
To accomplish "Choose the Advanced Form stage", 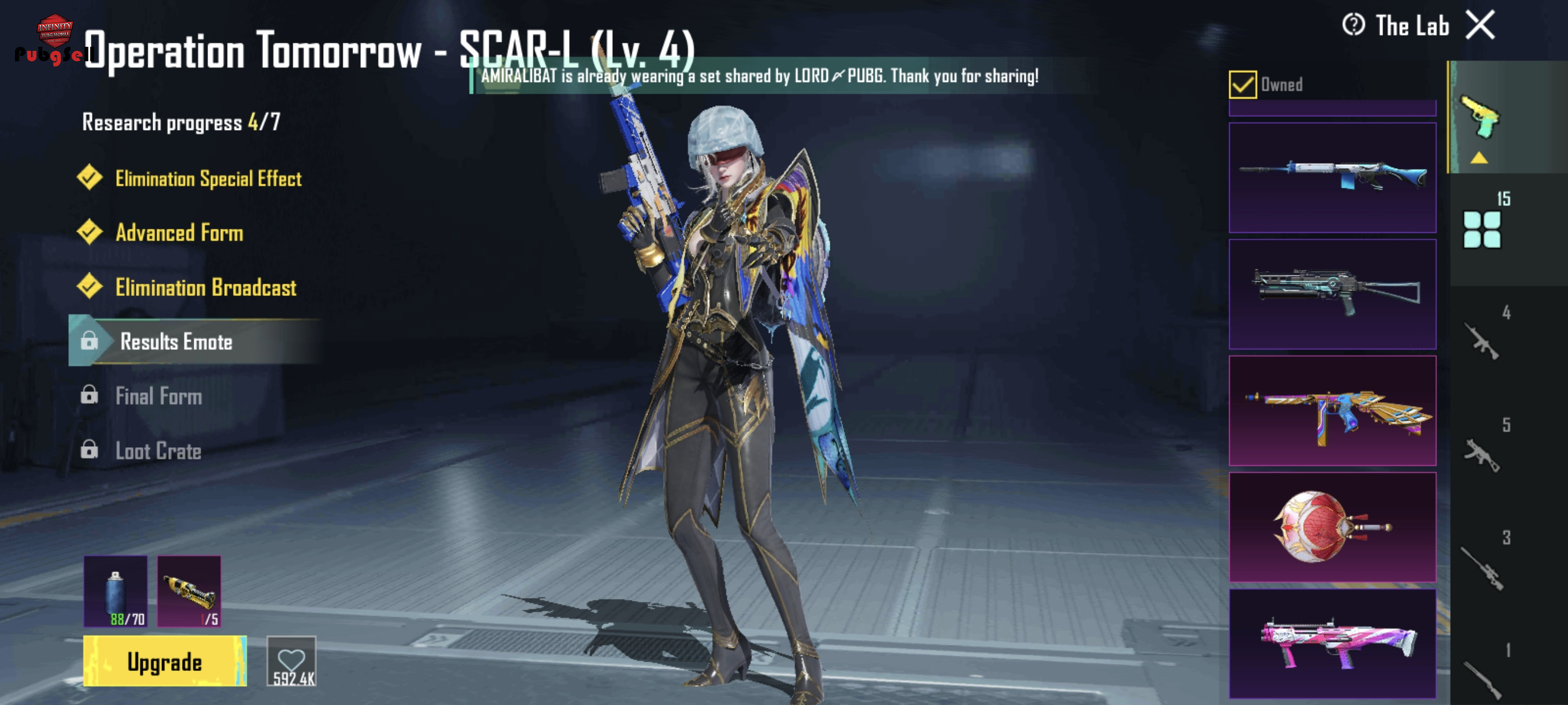I will pos(179,232).
